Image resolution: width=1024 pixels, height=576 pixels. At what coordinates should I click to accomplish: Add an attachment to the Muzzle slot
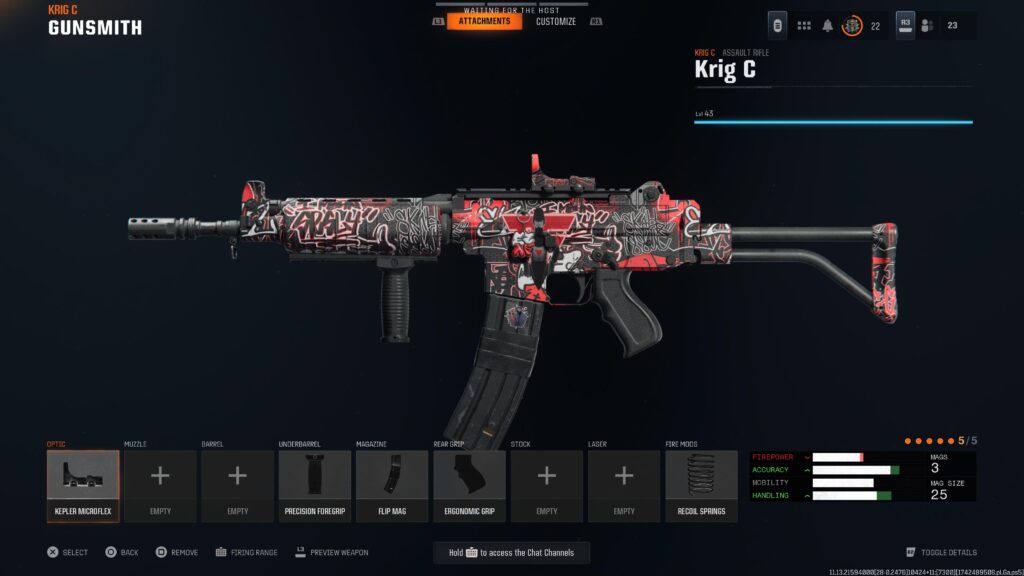(160, 486)
